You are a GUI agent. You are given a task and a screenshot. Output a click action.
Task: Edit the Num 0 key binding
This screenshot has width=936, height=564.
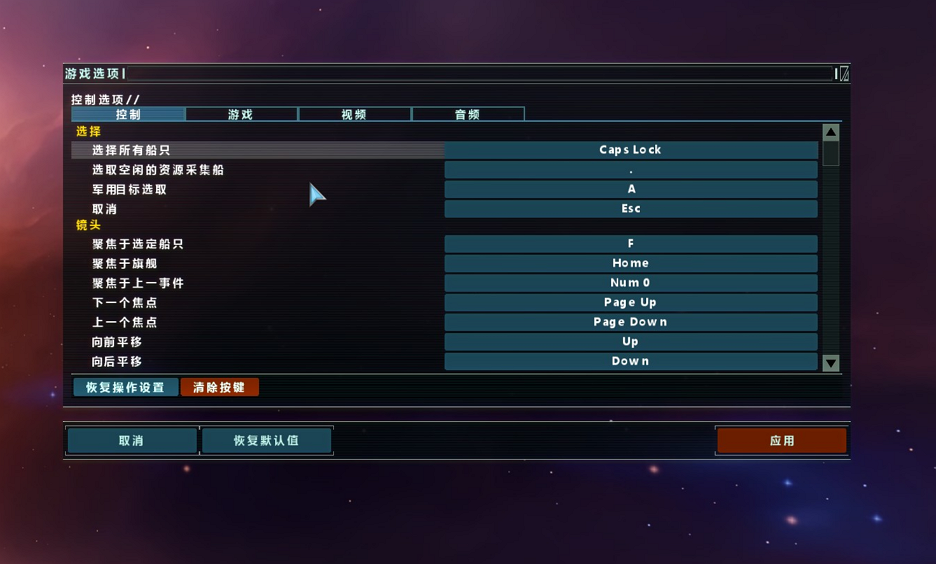point(630,283)
